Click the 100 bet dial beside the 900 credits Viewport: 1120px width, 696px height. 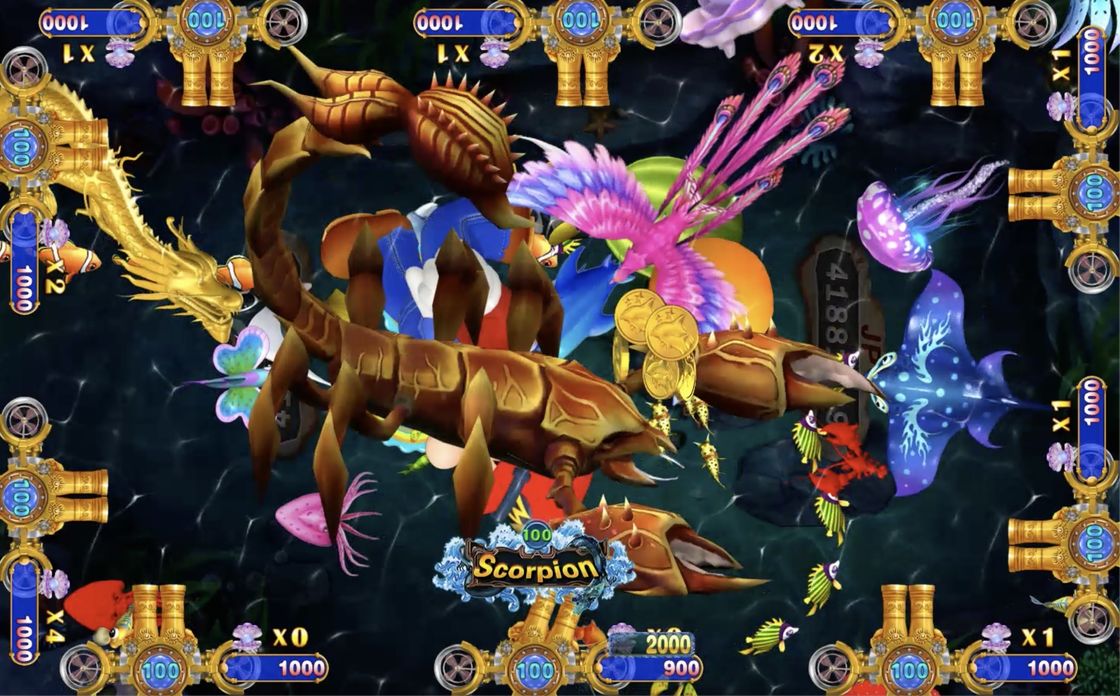click(x=535, y=668)
